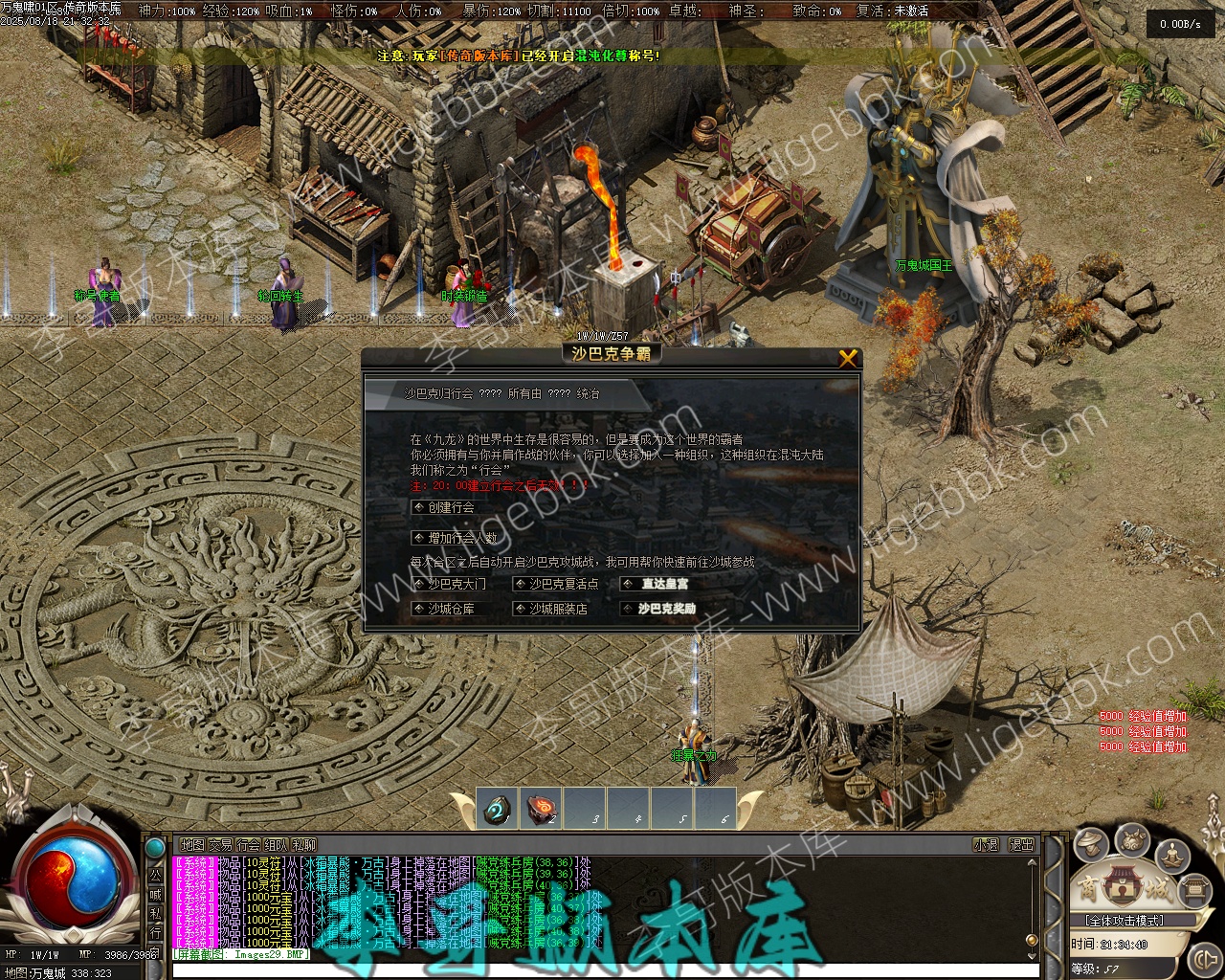Select the 组队 chat tab
The width and height of the screenshot is (1225, 980).
pos(276,845)
